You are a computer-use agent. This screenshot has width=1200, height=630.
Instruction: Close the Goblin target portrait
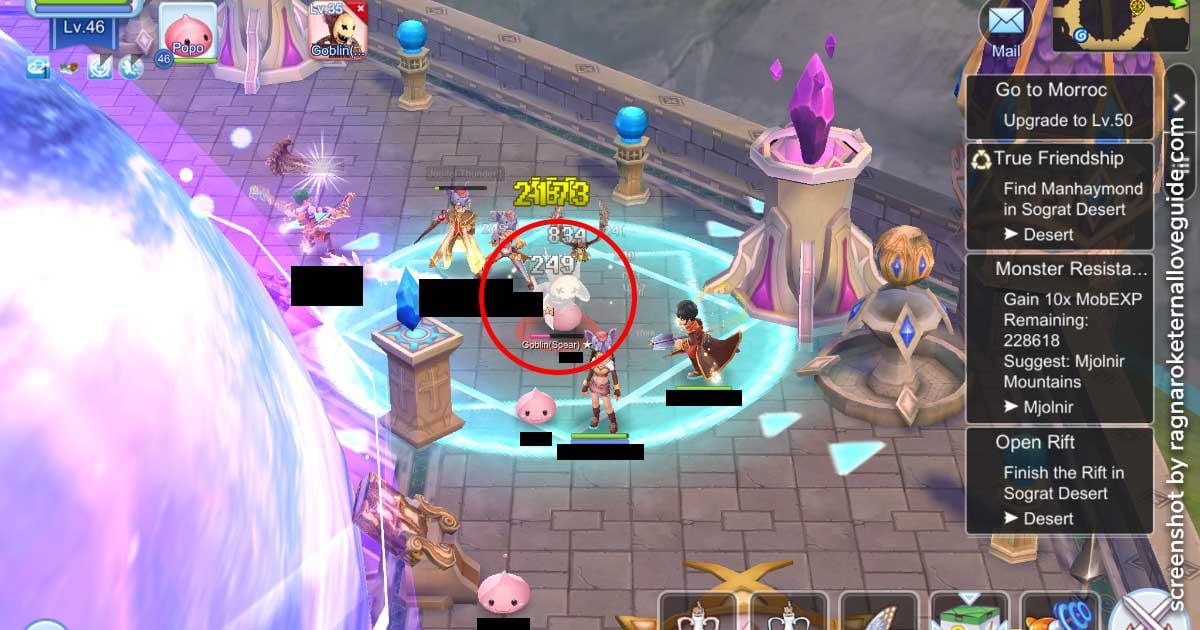360,9
